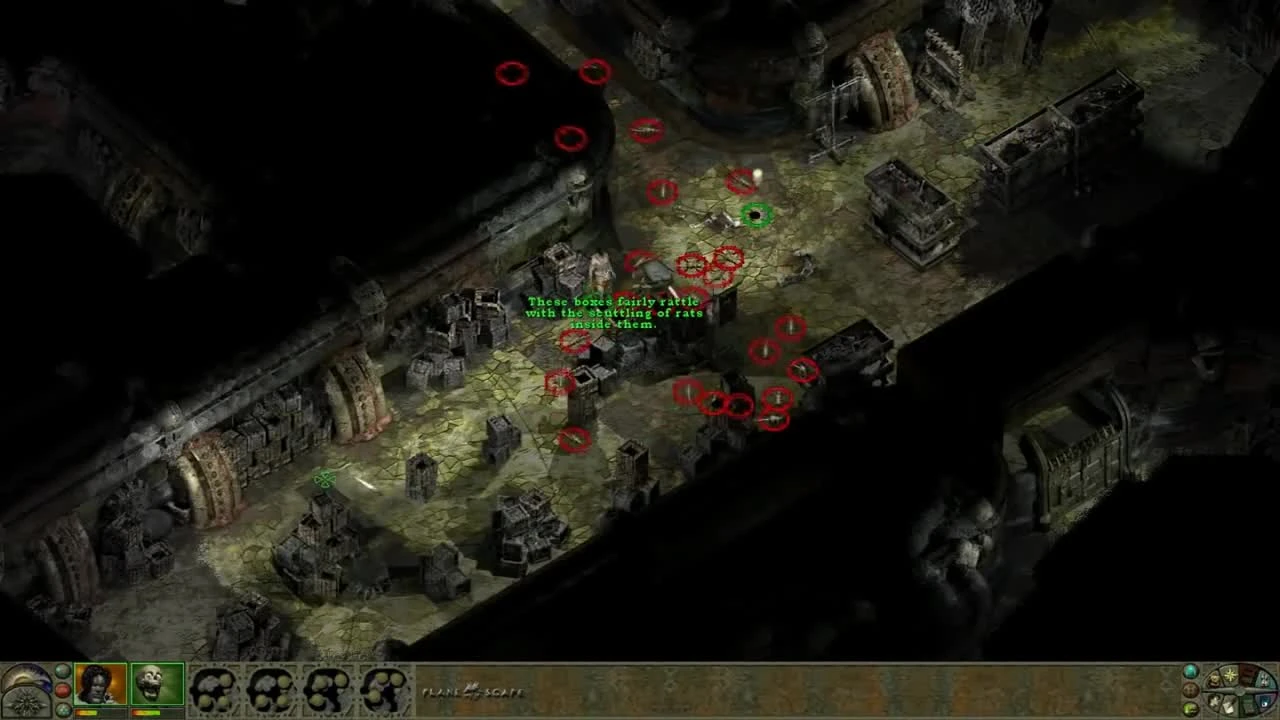Toggle the red orb beside the Nameless One's portrait
The image size is (1280, 720).
[62, 688]
